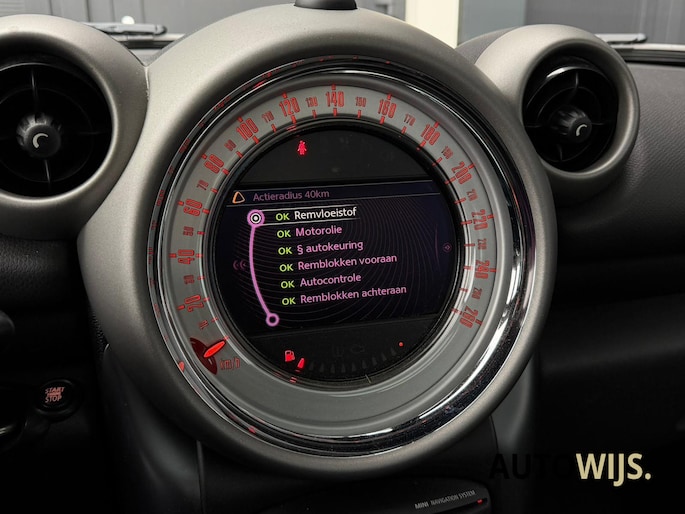The height and width of the screenshot is (514, 685).
Task: Select the Remvloeistof service entry
Action: [325, 214]
